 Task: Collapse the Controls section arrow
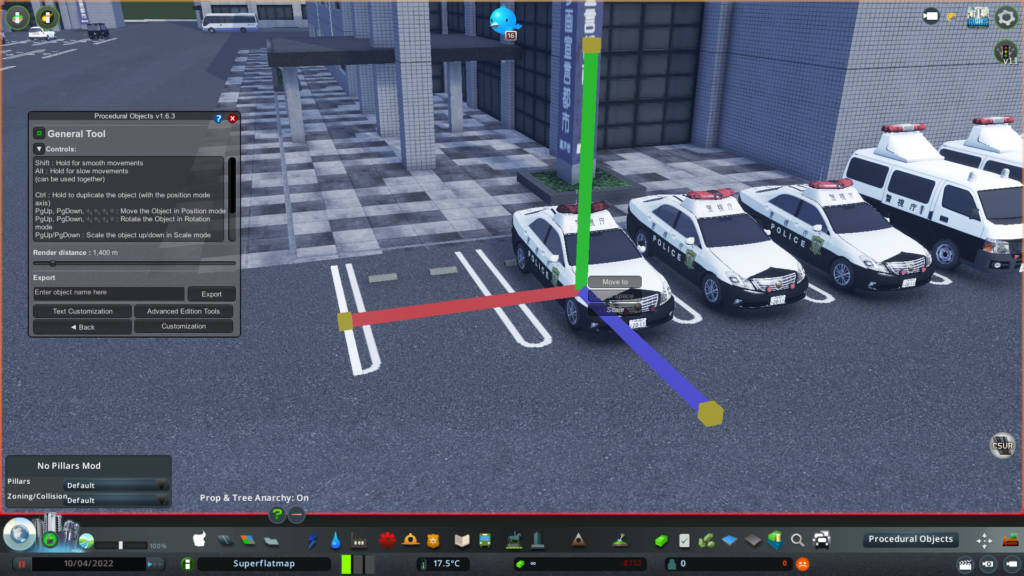[x=39, y=149]
